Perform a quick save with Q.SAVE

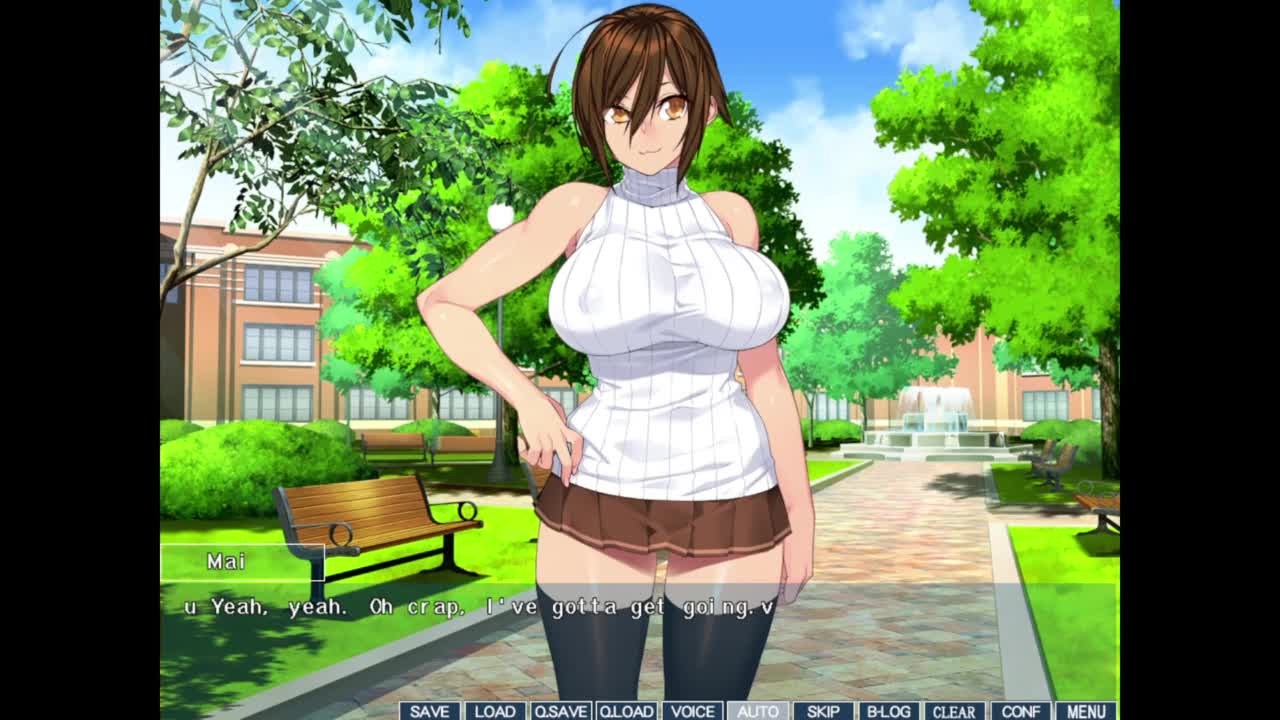coord(560,711)
